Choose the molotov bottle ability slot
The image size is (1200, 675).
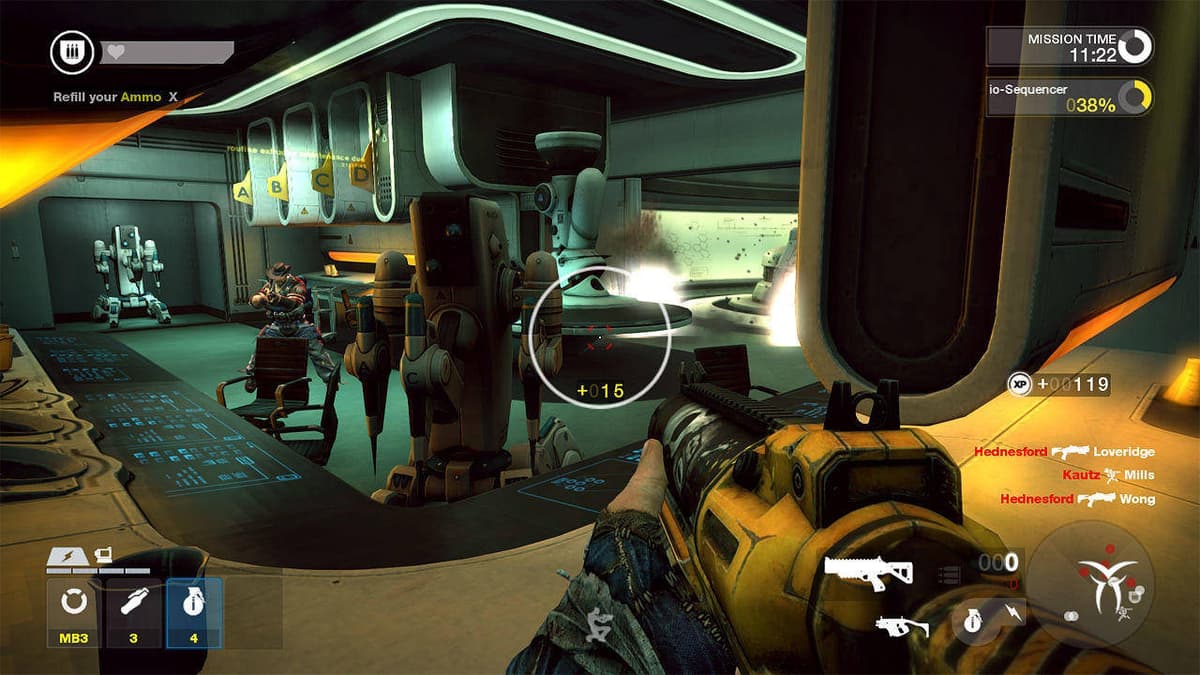click(x=134, y=610)
